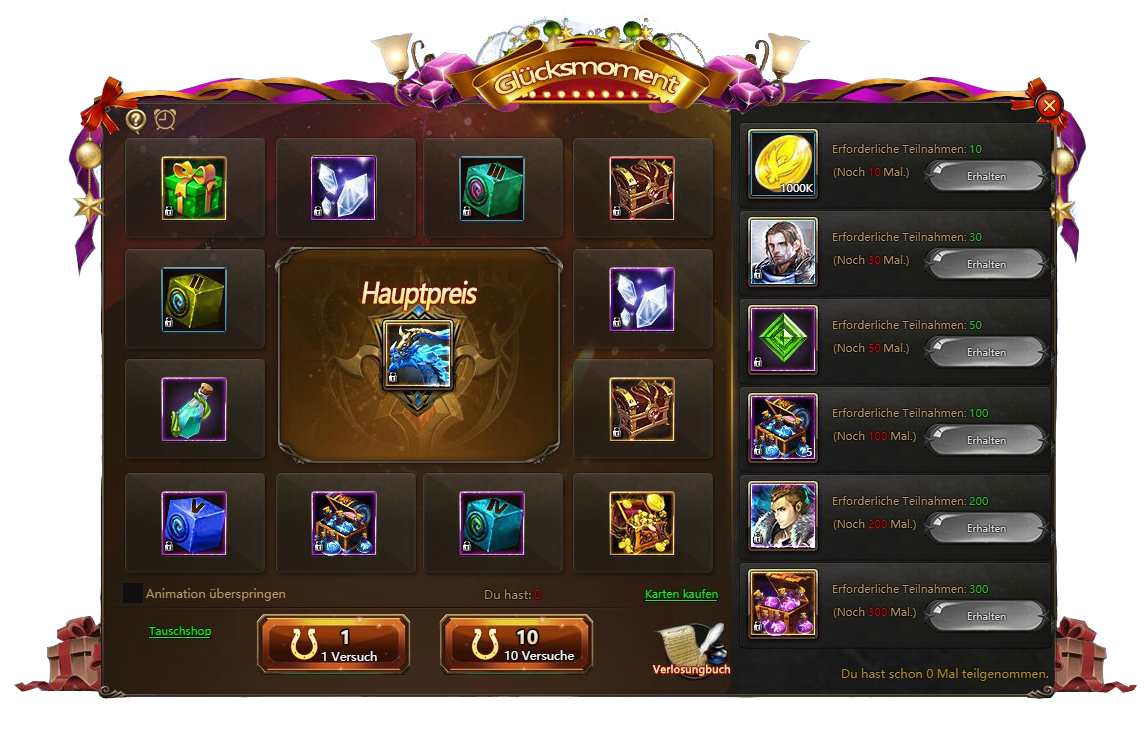
Task: Select the green gem reward icon
Action: (x=783, y=340)
